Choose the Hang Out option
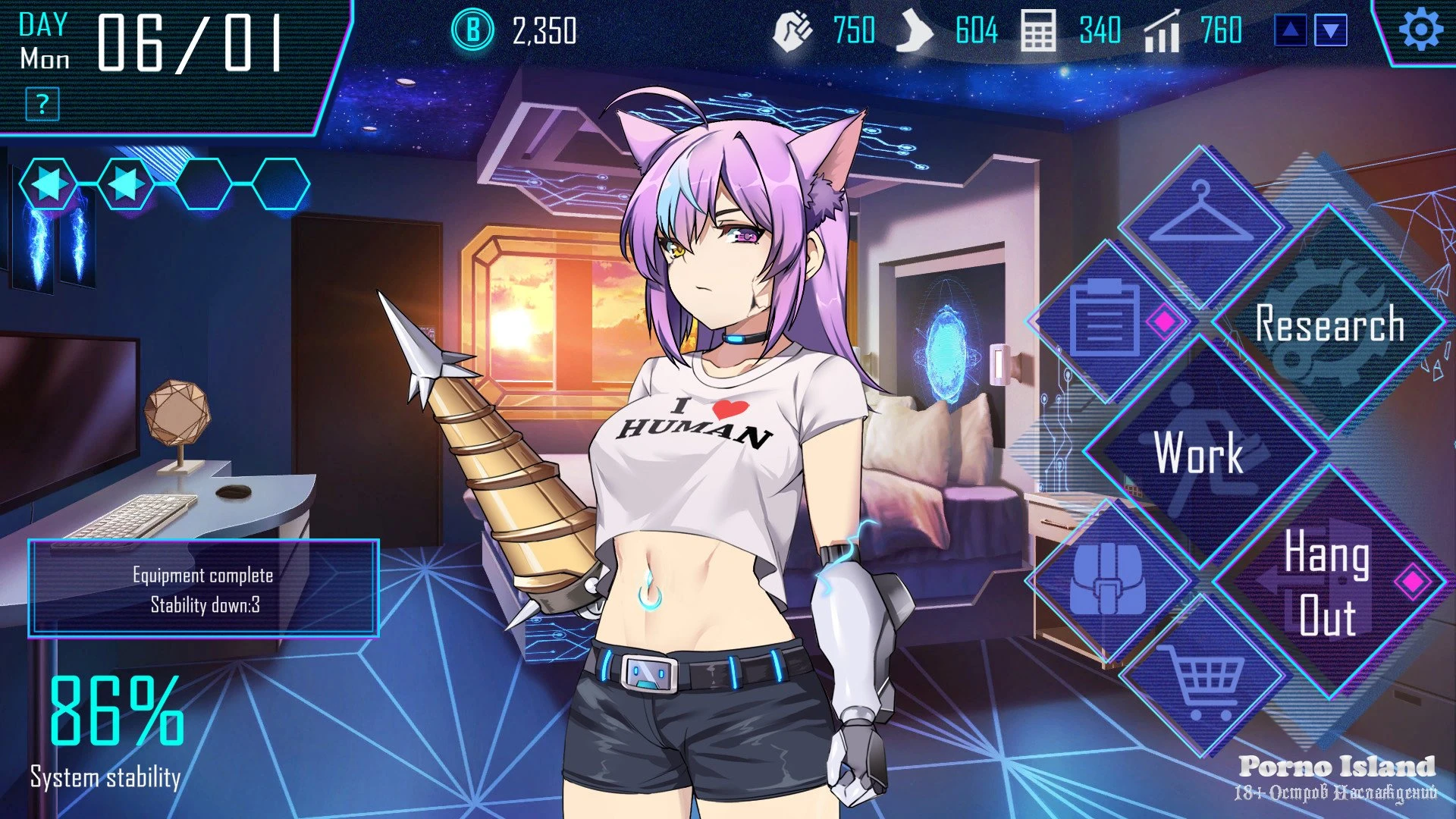The width and height of the screenshot is (1456, 819). (1327, 583)
